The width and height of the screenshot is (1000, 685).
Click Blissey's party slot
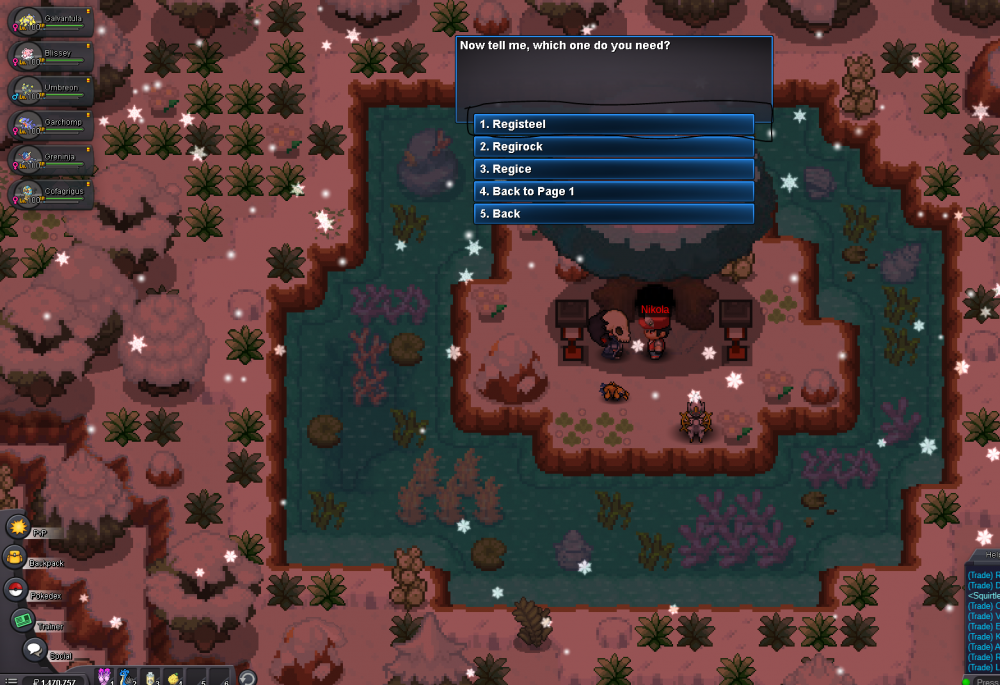[52, 55]
